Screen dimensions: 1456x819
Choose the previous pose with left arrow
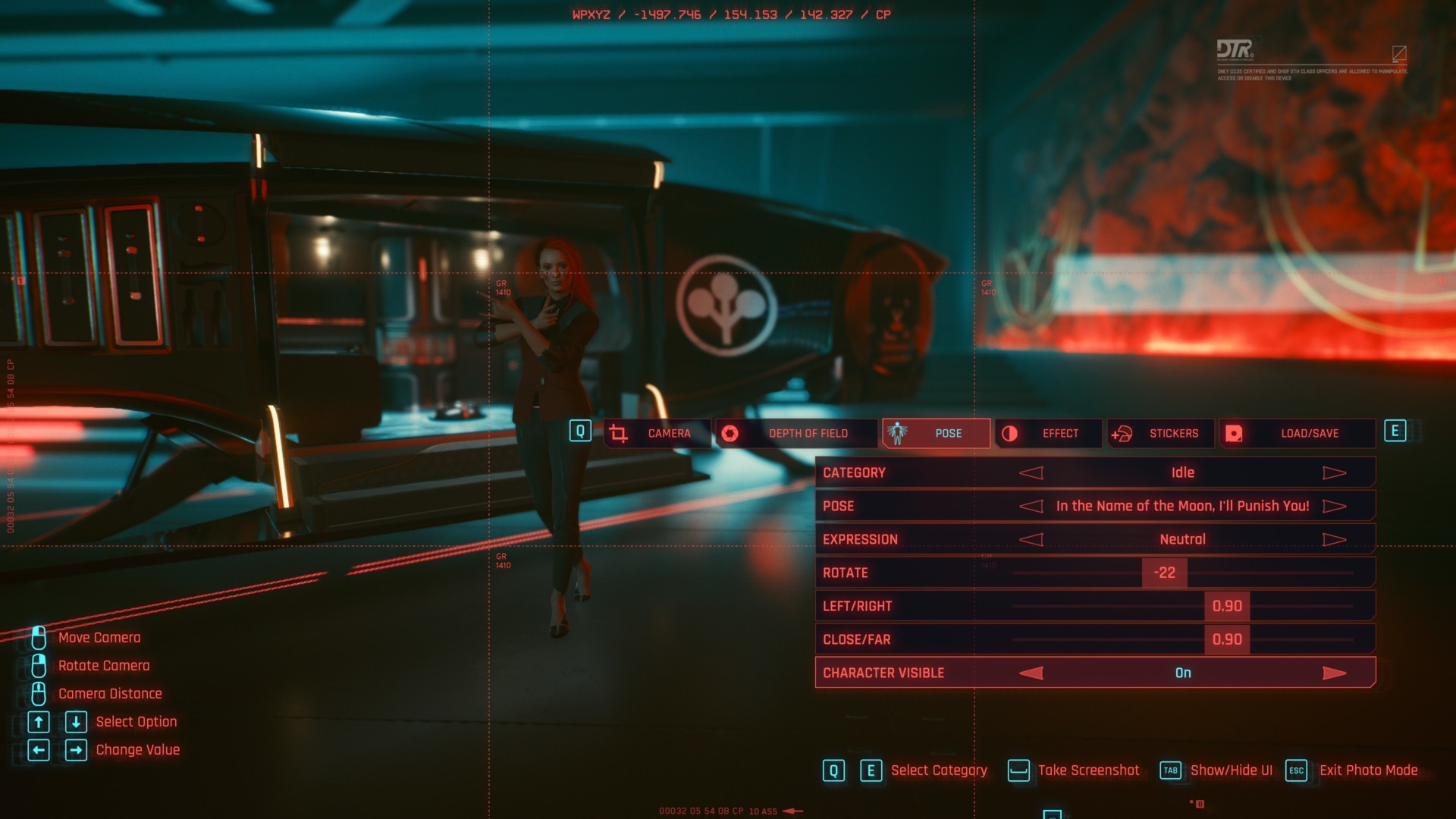tap(1031, 507)
